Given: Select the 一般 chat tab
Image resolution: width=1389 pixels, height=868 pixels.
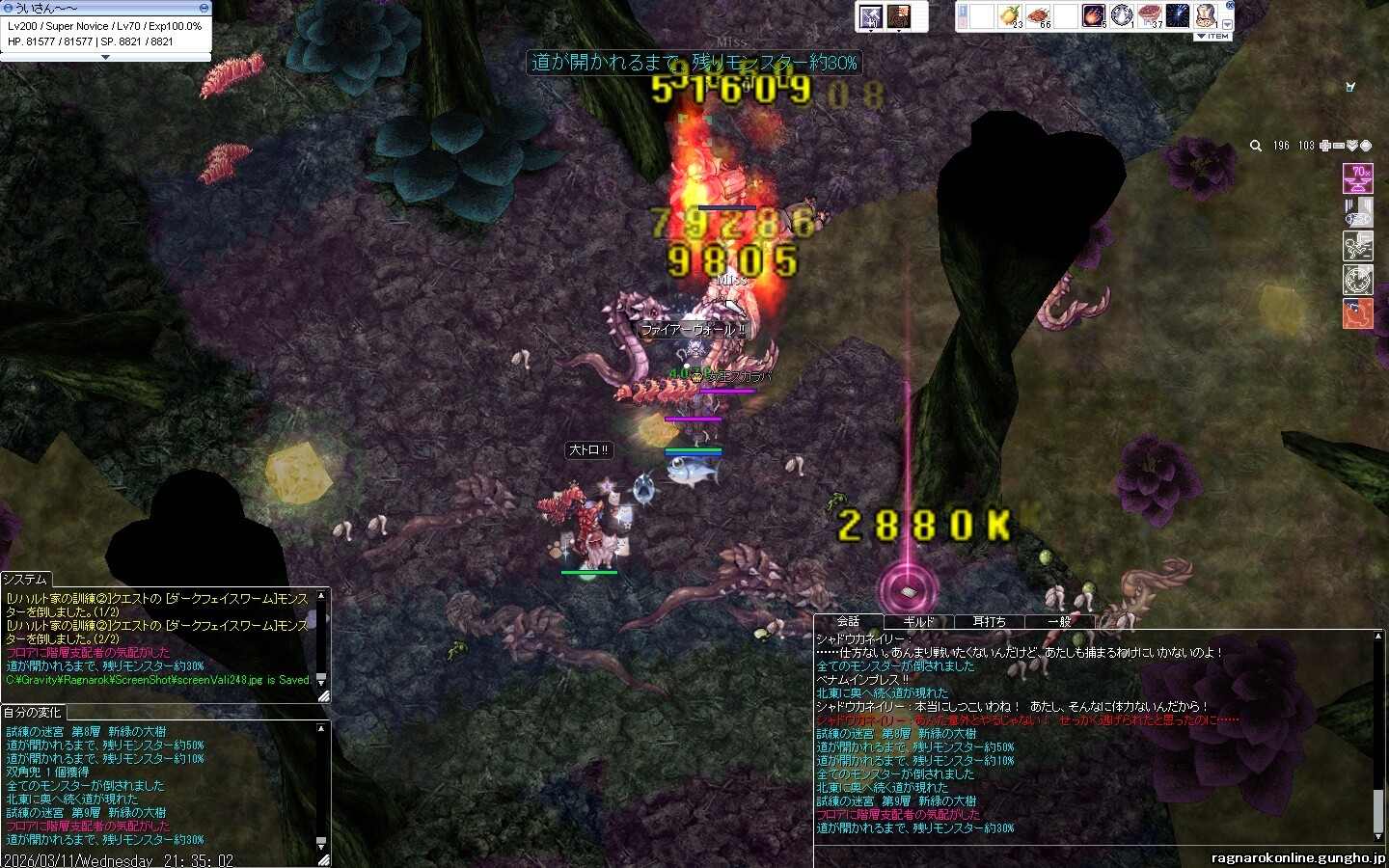Looking at the screenshot, I should (x=1059, y=622).
